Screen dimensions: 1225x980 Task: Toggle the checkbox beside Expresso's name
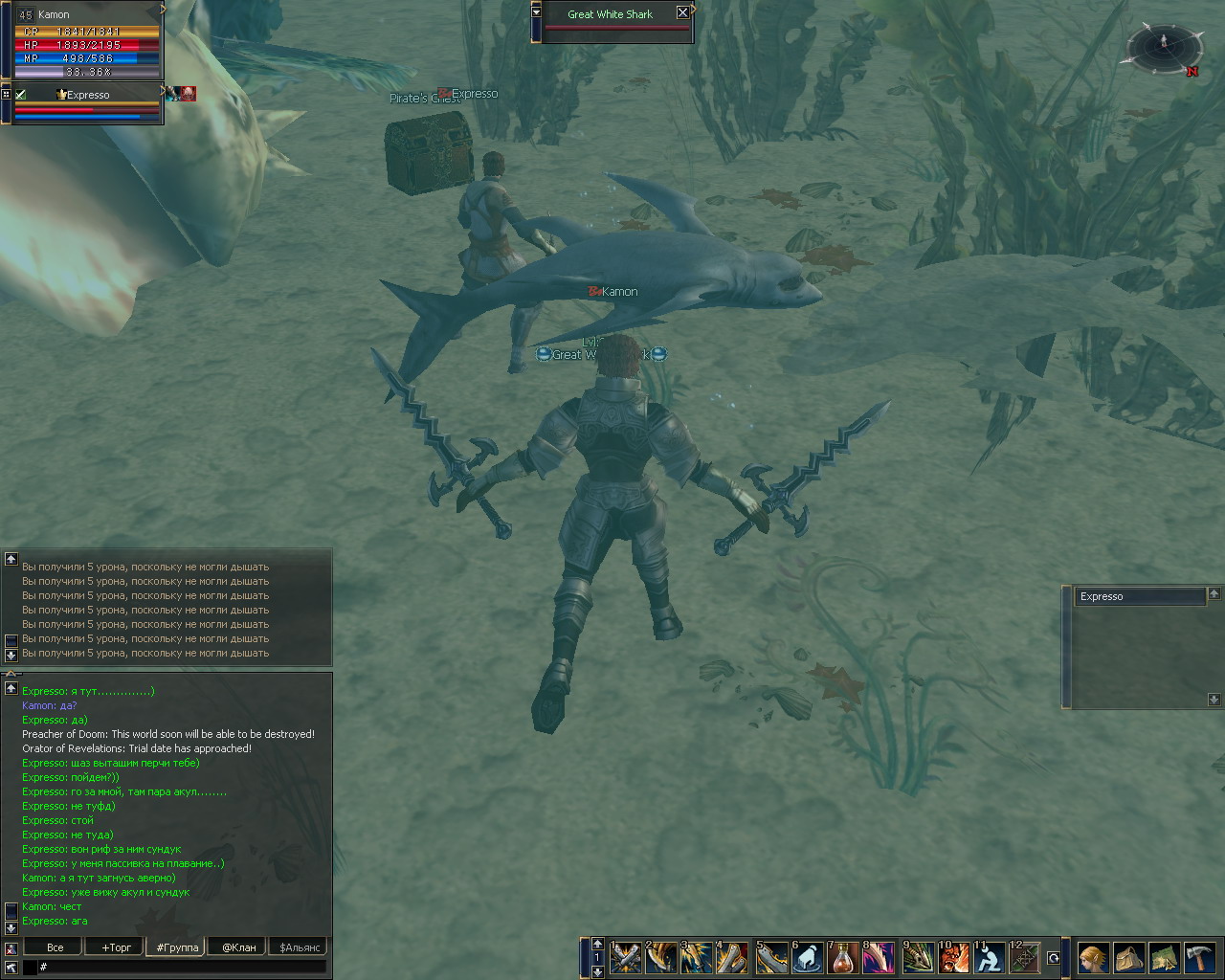click(21, 94)
